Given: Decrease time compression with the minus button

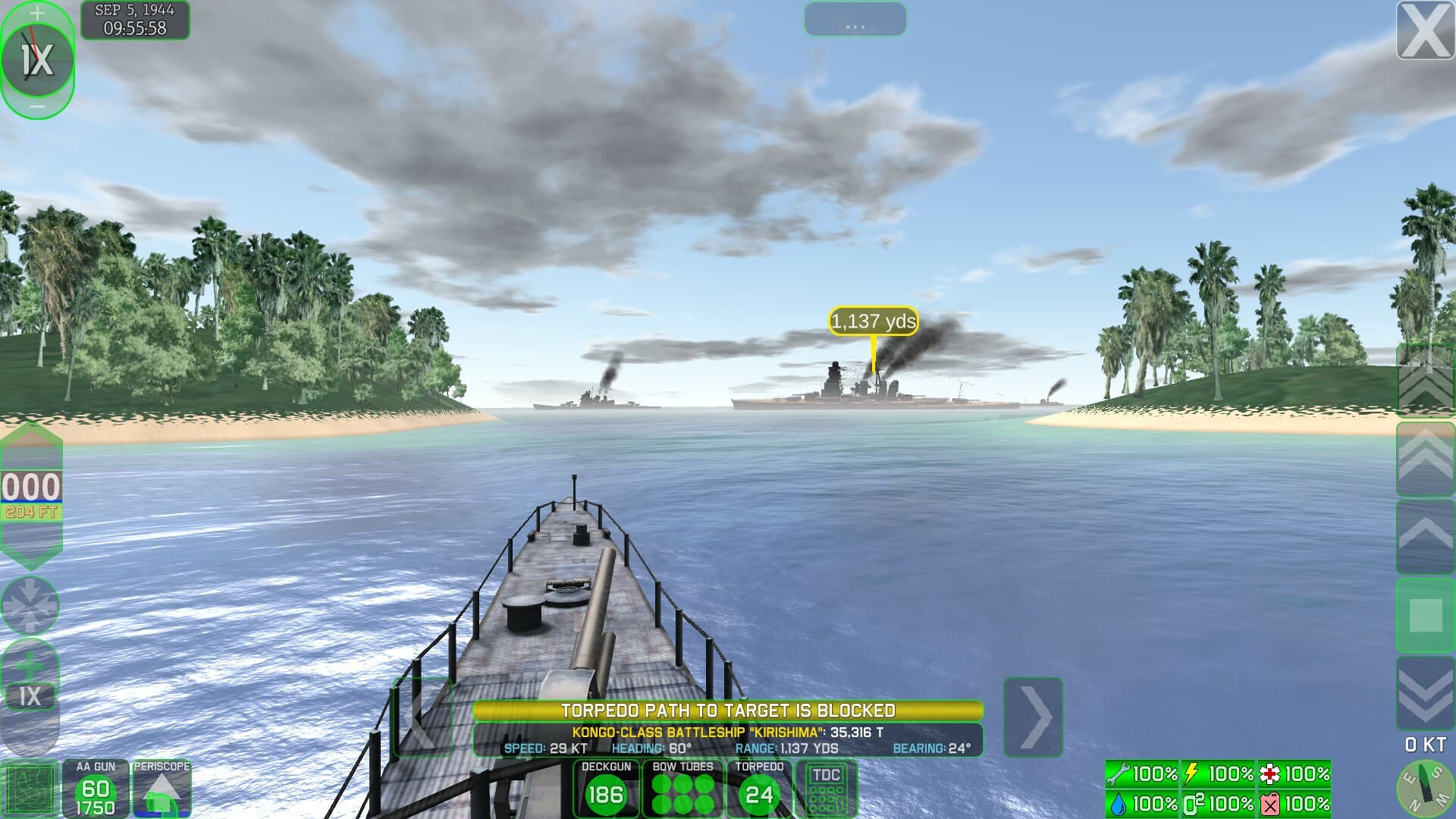Looking at the screenshot, I should [x=36, y=108].
